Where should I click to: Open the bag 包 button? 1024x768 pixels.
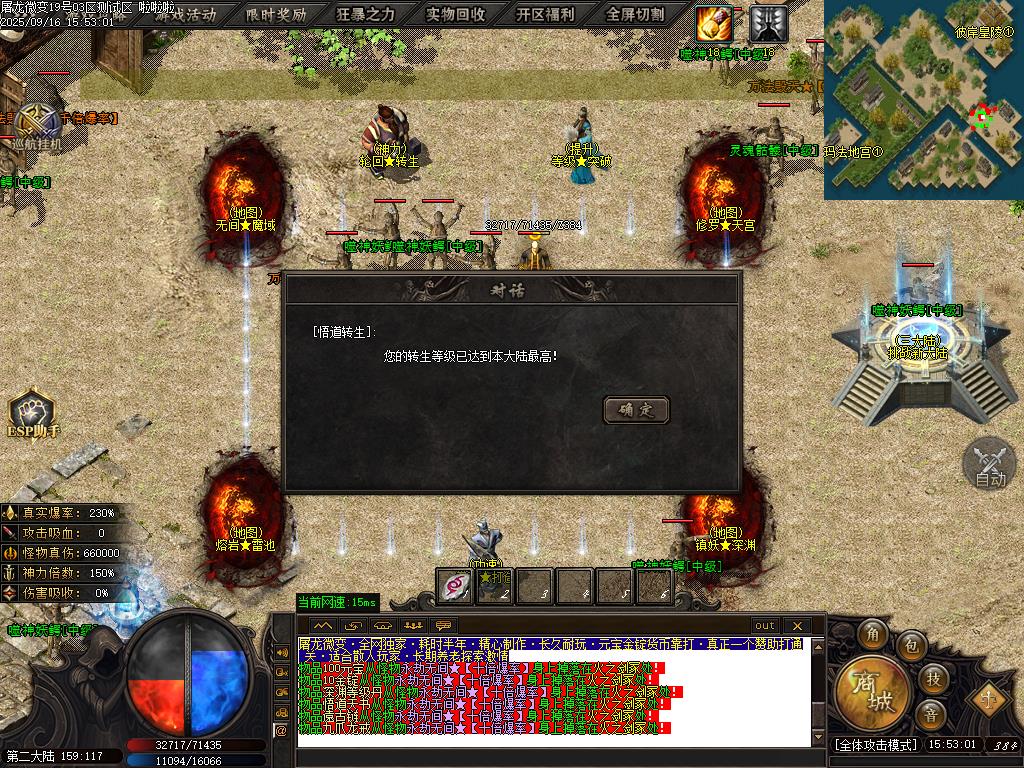coord(911,645)
